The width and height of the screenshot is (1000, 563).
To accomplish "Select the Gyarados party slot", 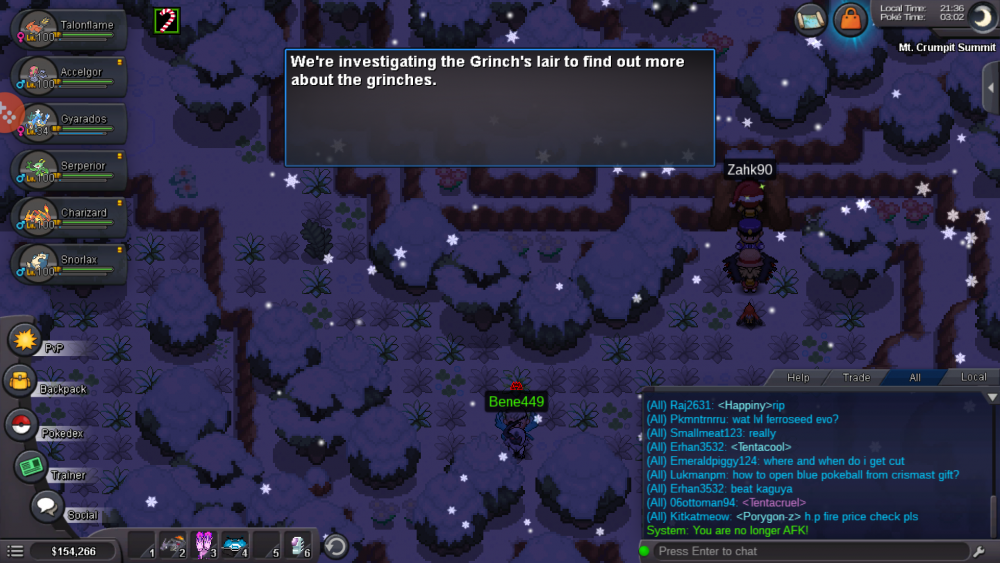I will coord(68,123).
